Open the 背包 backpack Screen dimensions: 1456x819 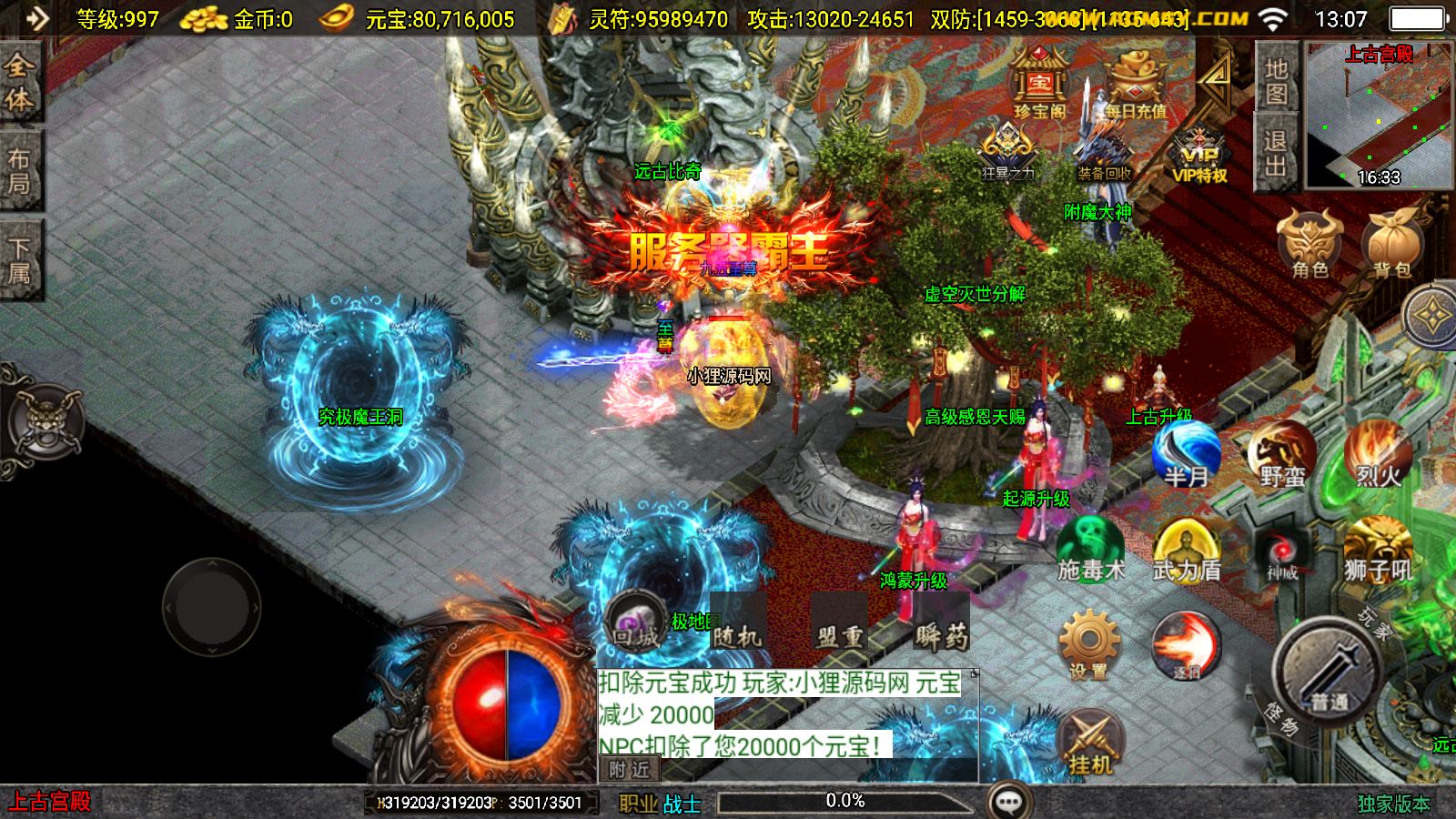coord(1392,244)
